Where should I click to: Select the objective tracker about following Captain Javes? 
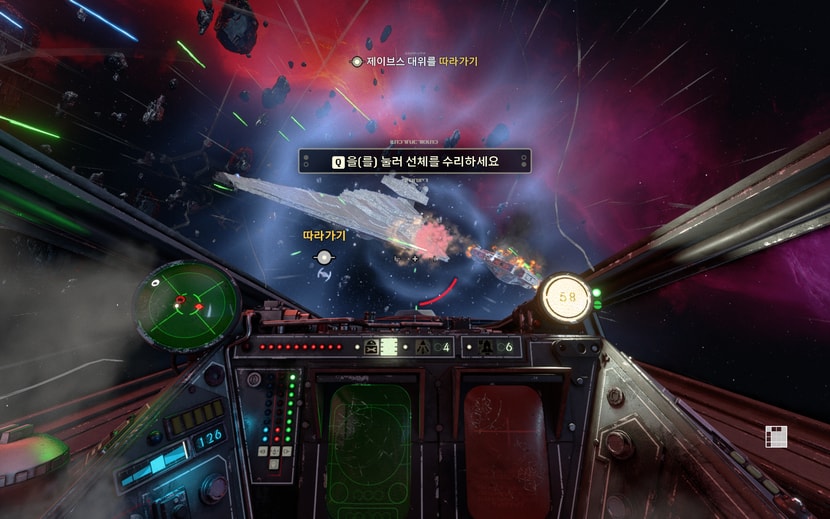(414, 62)
